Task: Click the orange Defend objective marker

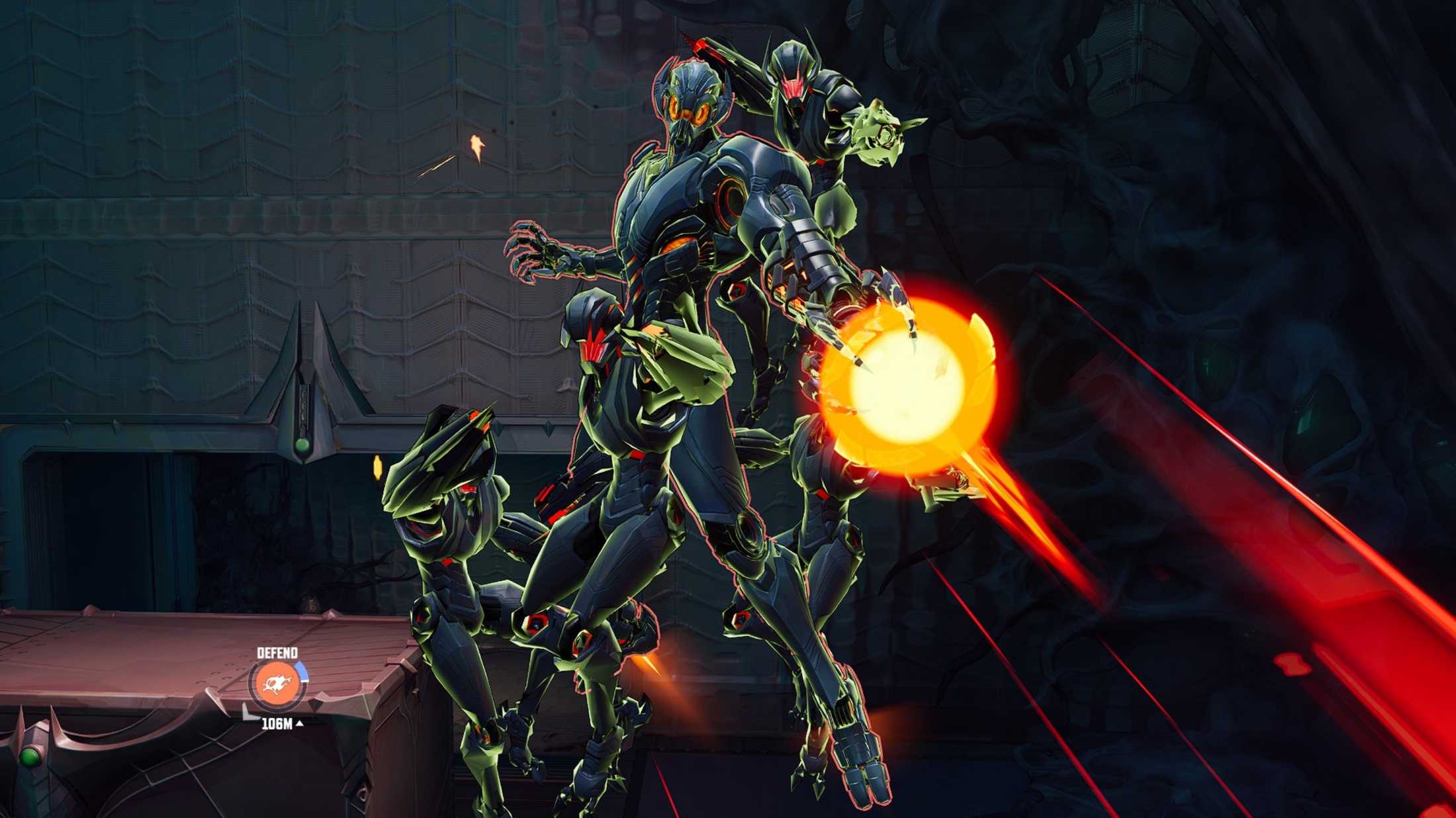Action: pyautogui.click(x=277, y=684)
